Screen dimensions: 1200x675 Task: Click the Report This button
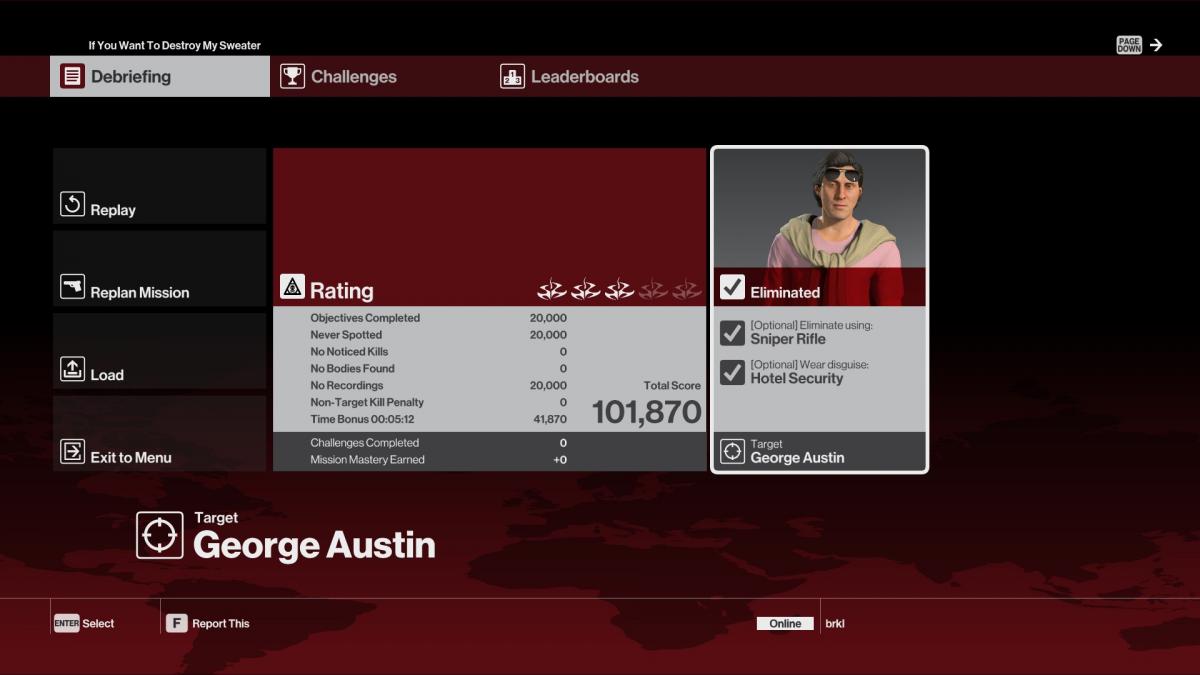[208, 623]
